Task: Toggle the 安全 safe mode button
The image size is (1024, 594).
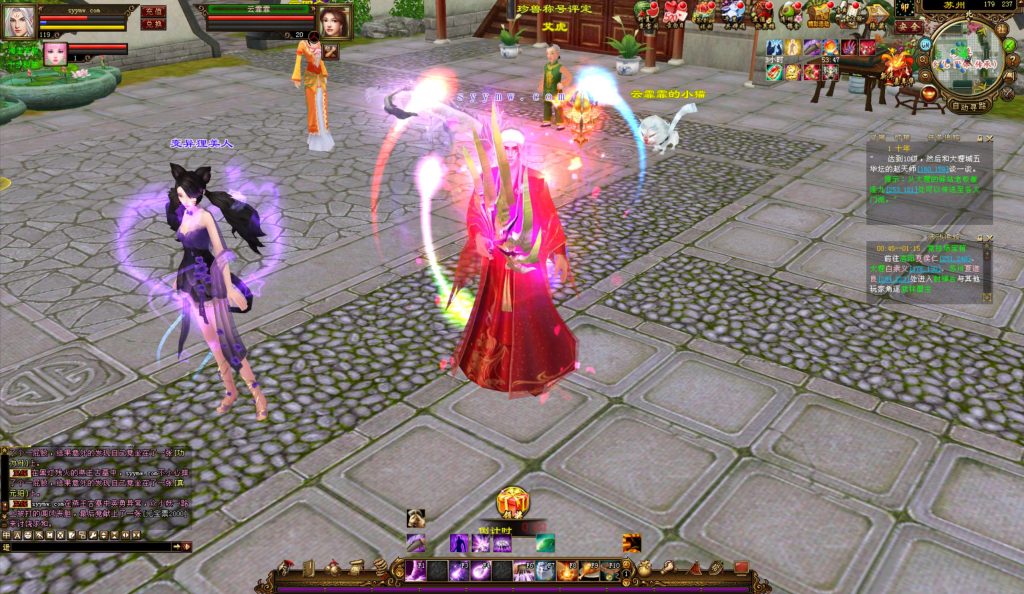Action: tap(908, 27)
